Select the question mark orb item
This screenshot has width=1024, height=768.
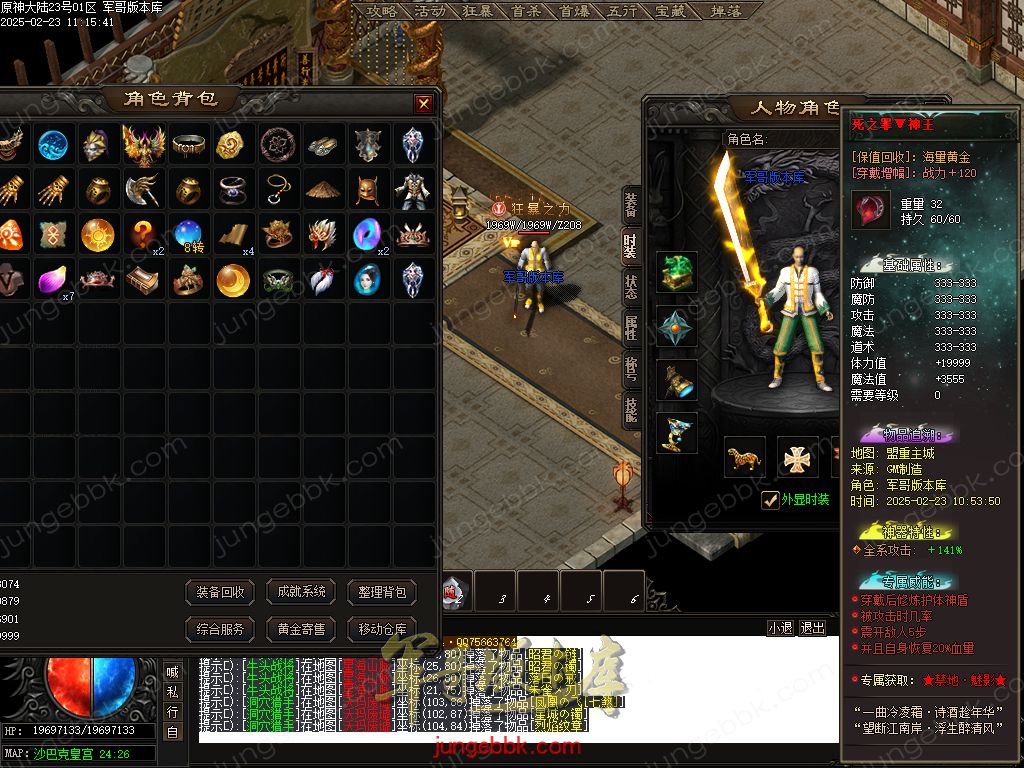(x=143, y=234)
